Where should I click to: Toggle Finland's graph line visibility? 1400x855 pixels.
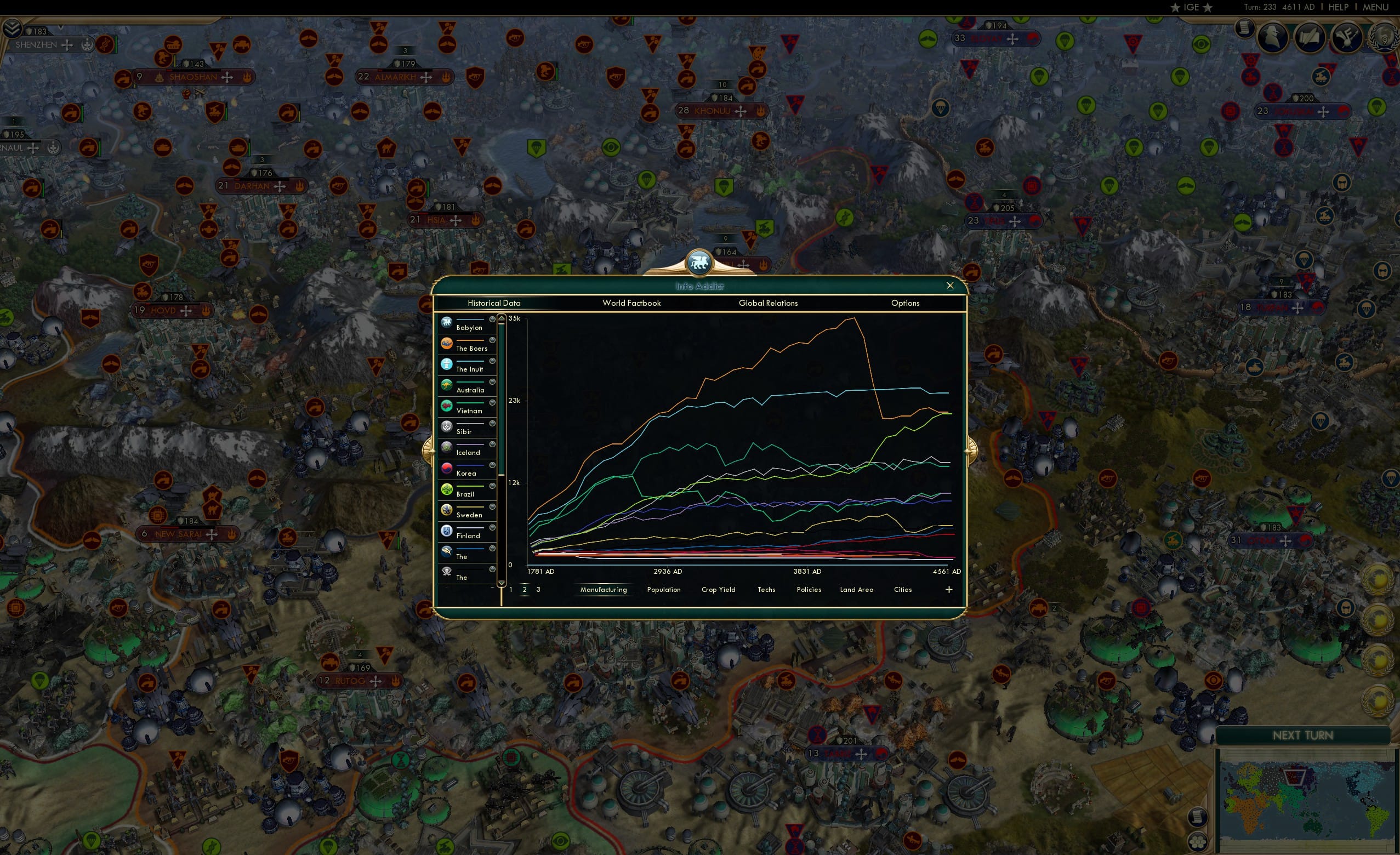493,527
